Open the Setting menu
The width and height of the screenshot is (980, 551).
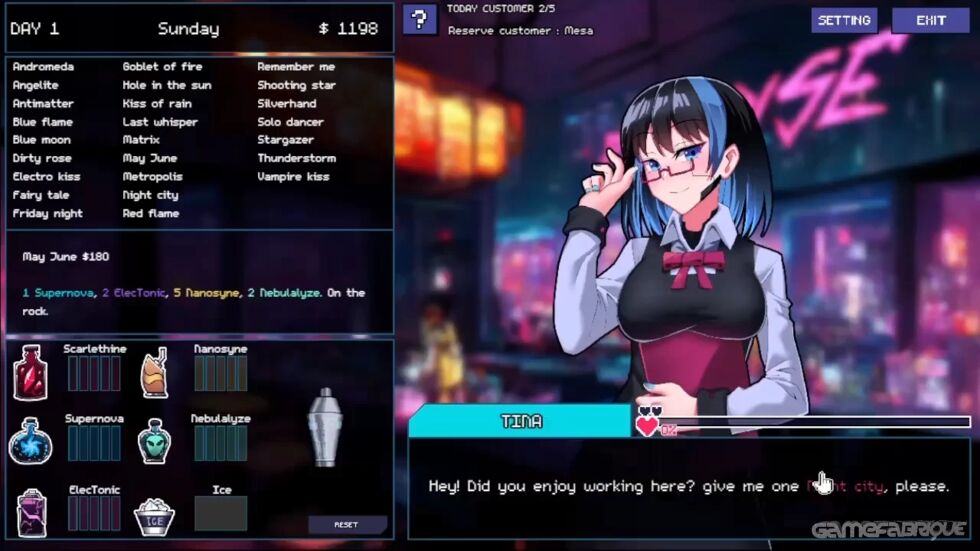click(x=844, y=20)
